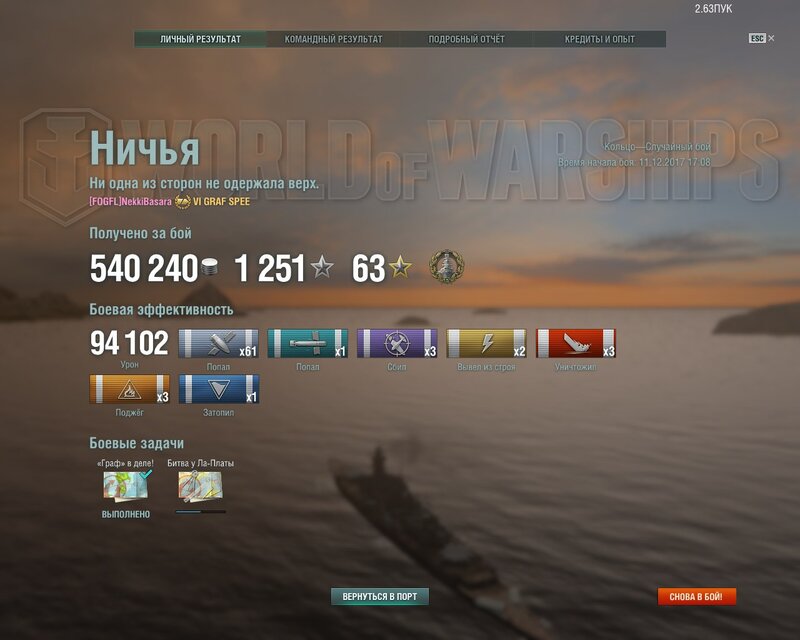Screen dimensions: 800x640
Task: View the aircraft shot down ribbon
Action: [x=397, y=343]
